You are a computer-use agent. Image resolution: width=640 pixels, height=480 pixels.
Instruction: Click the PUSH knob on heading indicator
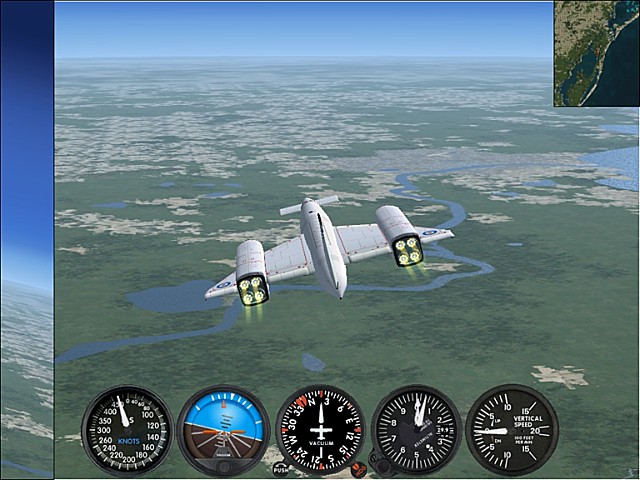(281, 468)
